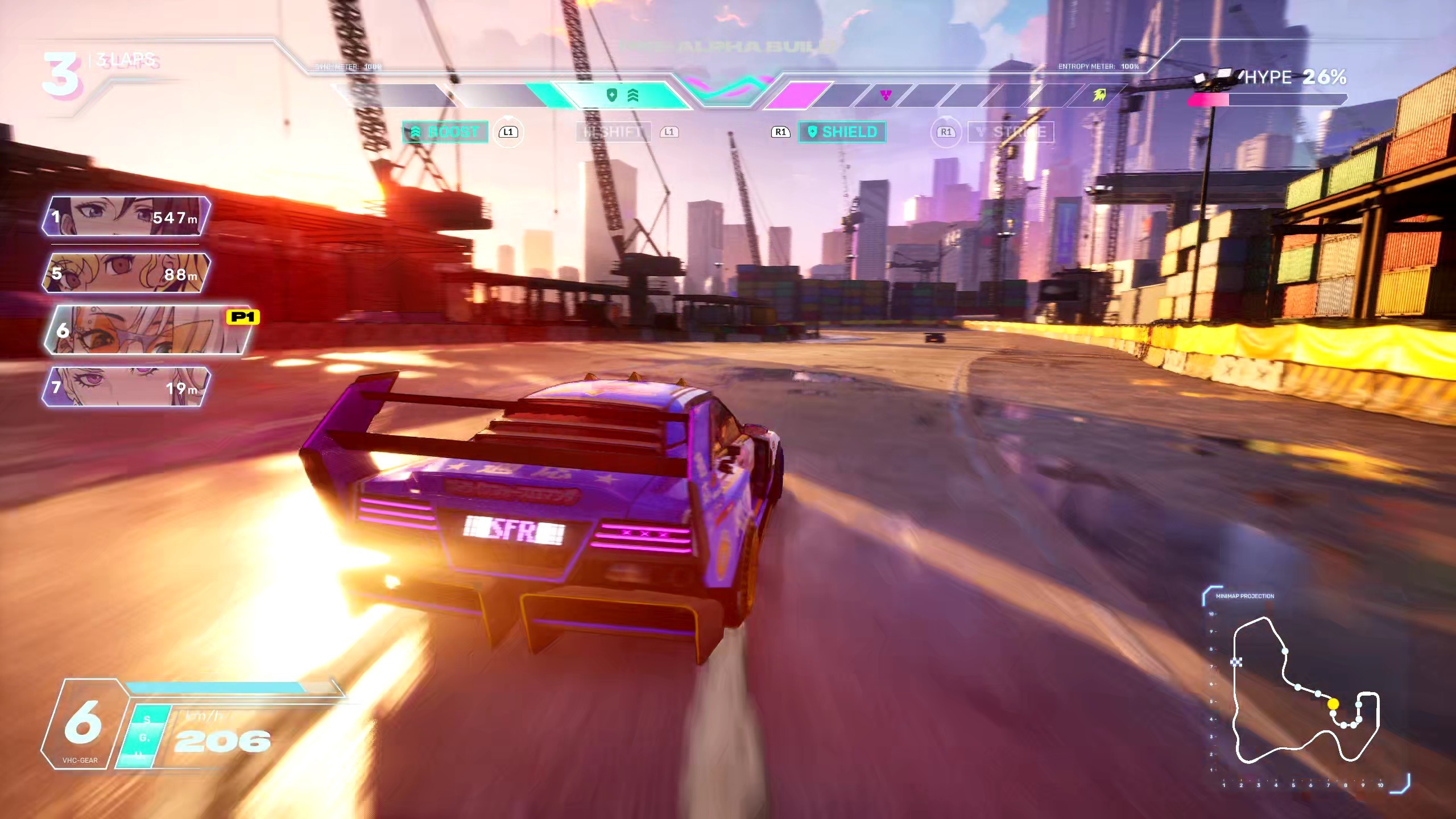Select the first-place racer portrait showing 547m
The width and height of the screenshot is (1456, 819).
(126, 216)
